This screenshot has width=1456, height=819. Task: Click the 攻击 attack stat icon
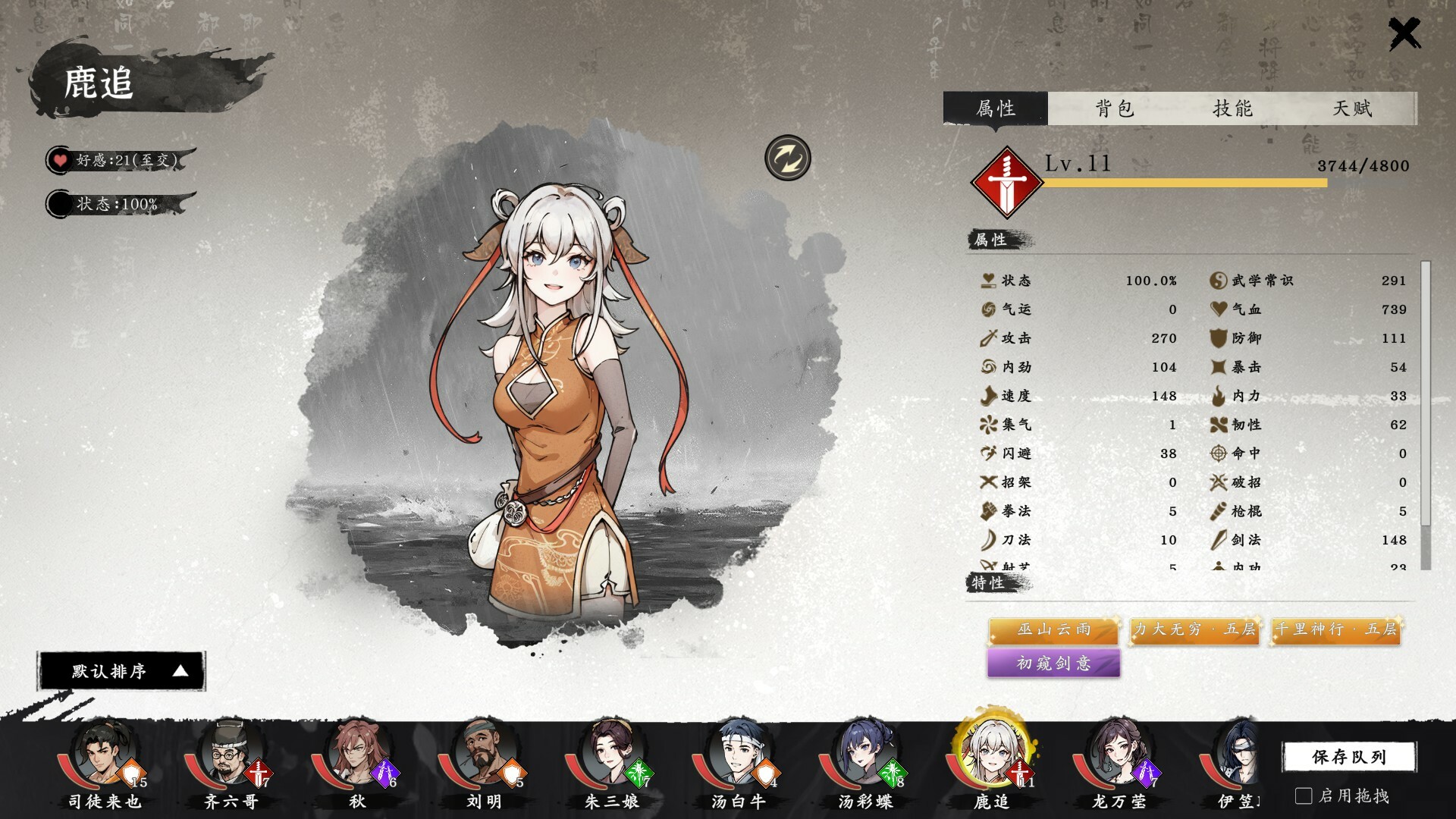coord(987,338)
